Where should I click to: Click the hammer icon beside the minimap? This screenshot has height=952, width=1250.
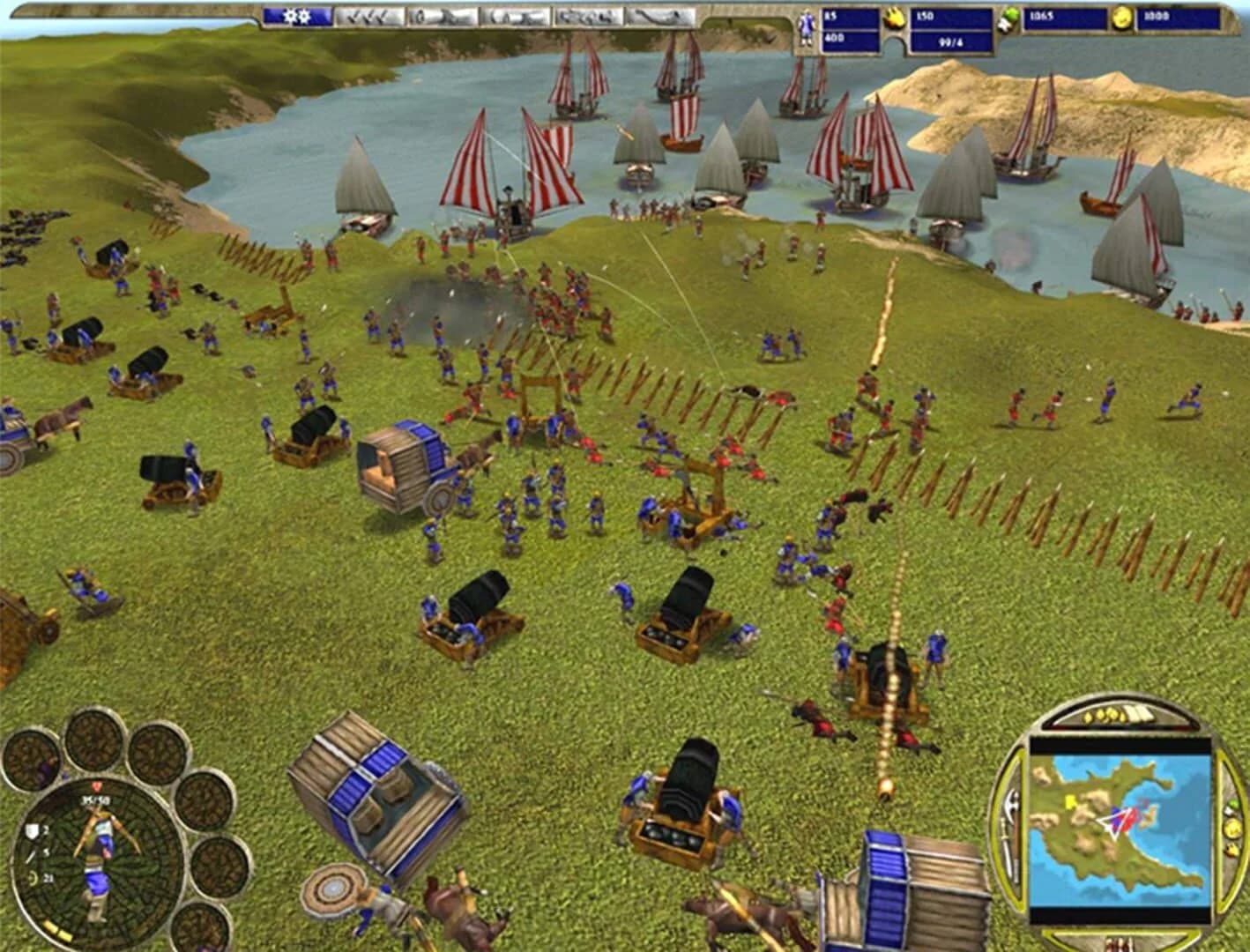[x=1011, y=800]
